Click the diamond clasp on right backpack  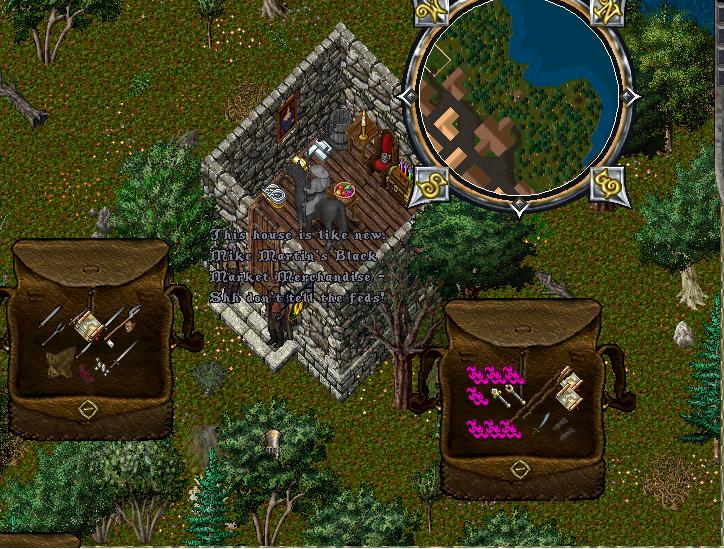520,469
